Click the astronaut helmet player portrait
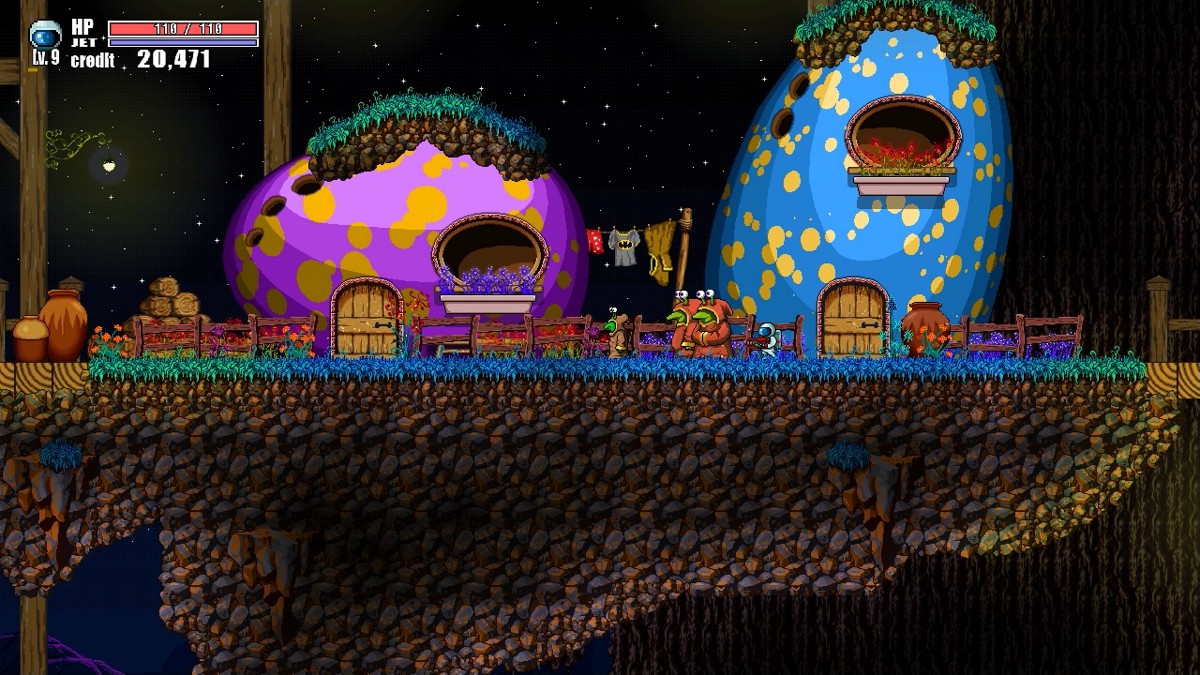The image size is (1200, 675). click(x=45, y=36)
